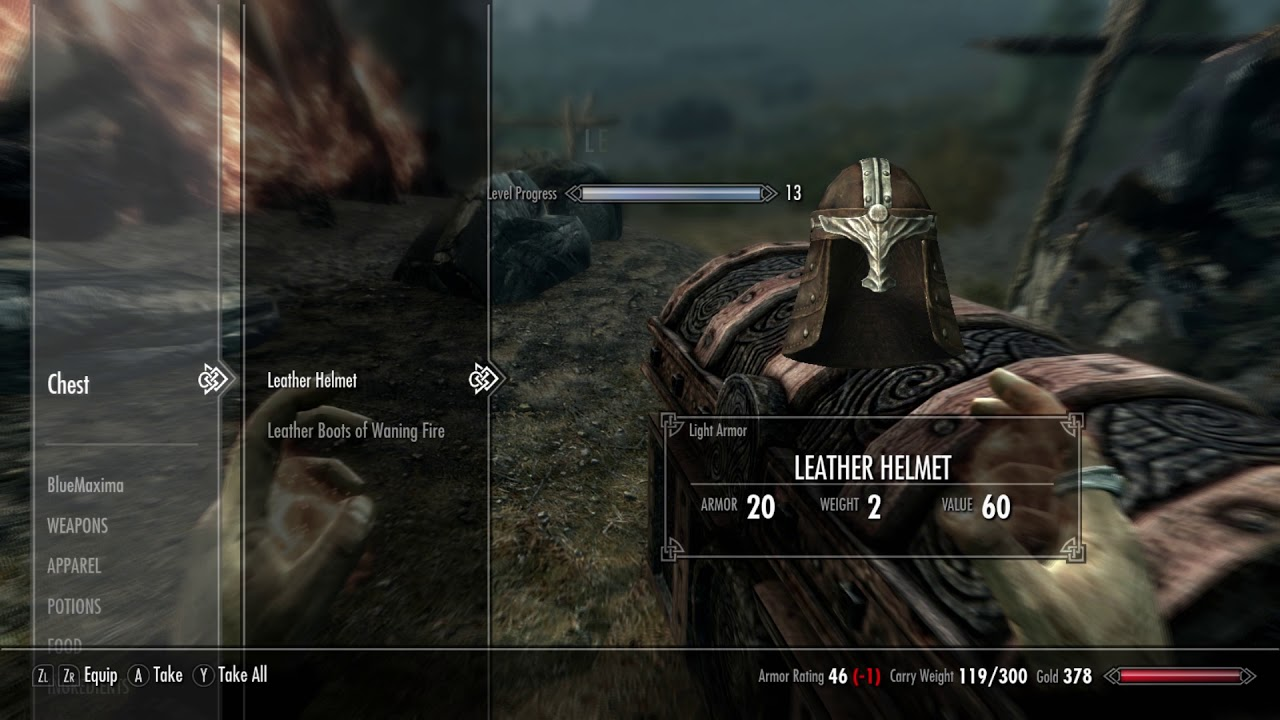
Task: Show the Apparel category
Action: click(x=74, y=565)
